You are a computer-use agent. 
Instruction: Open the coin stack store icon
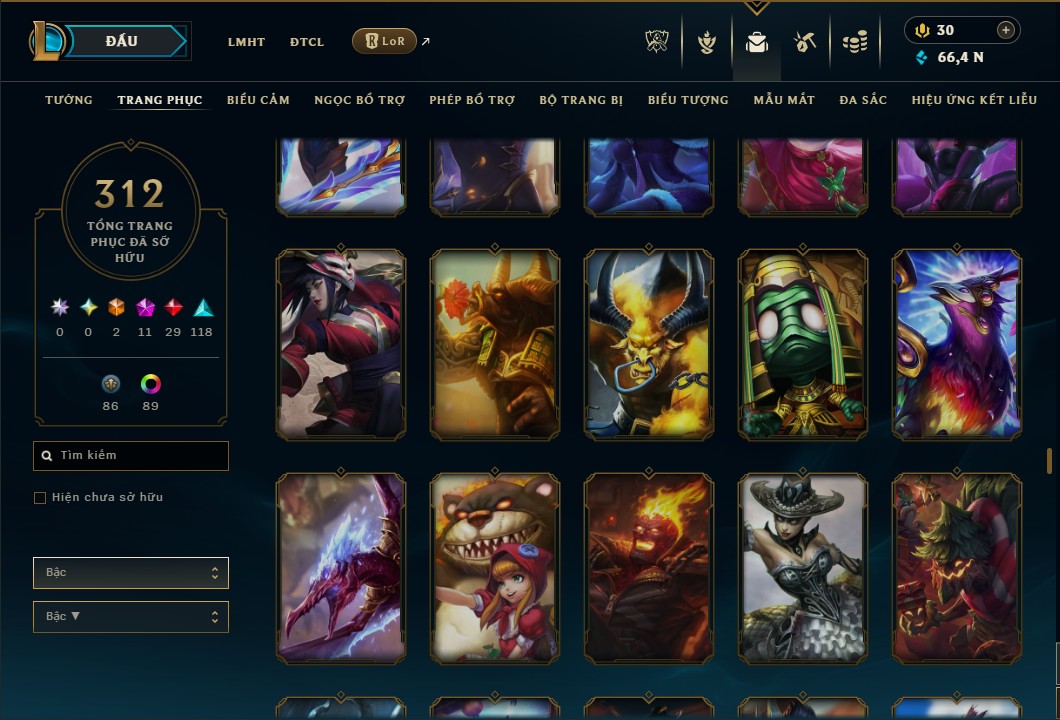(x=854, y=42)
